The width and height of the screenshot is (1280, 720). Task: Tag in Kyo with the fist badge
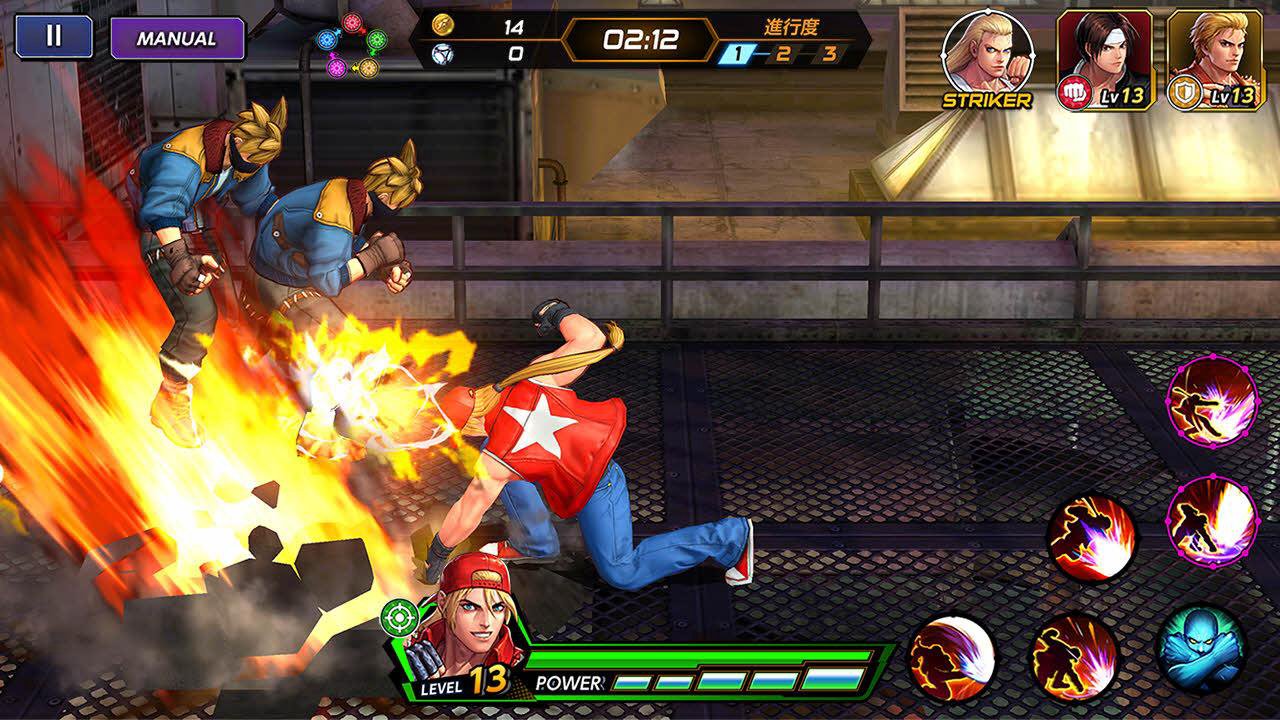coord(1105,58)
